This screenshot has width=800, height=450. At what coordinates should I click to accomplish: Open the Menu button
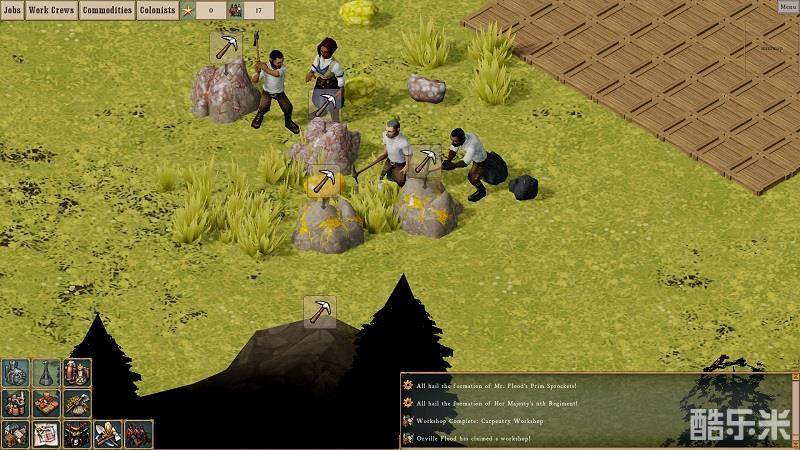click(787, 7)
